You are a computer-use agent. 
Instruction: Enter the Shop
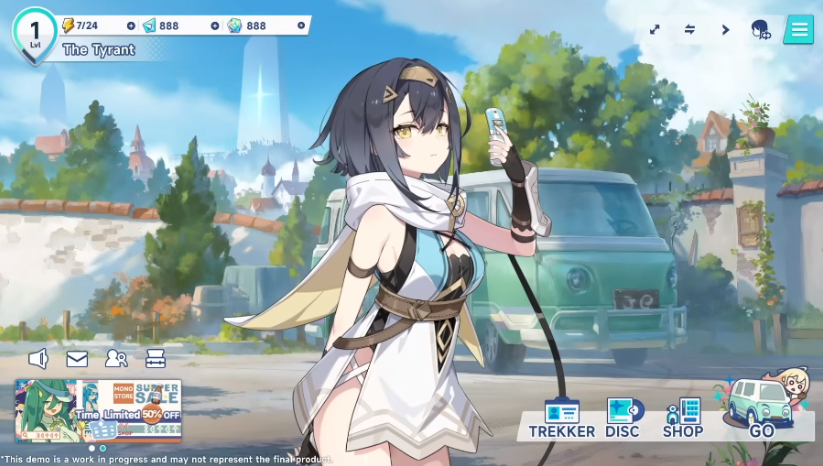[683, 418]
